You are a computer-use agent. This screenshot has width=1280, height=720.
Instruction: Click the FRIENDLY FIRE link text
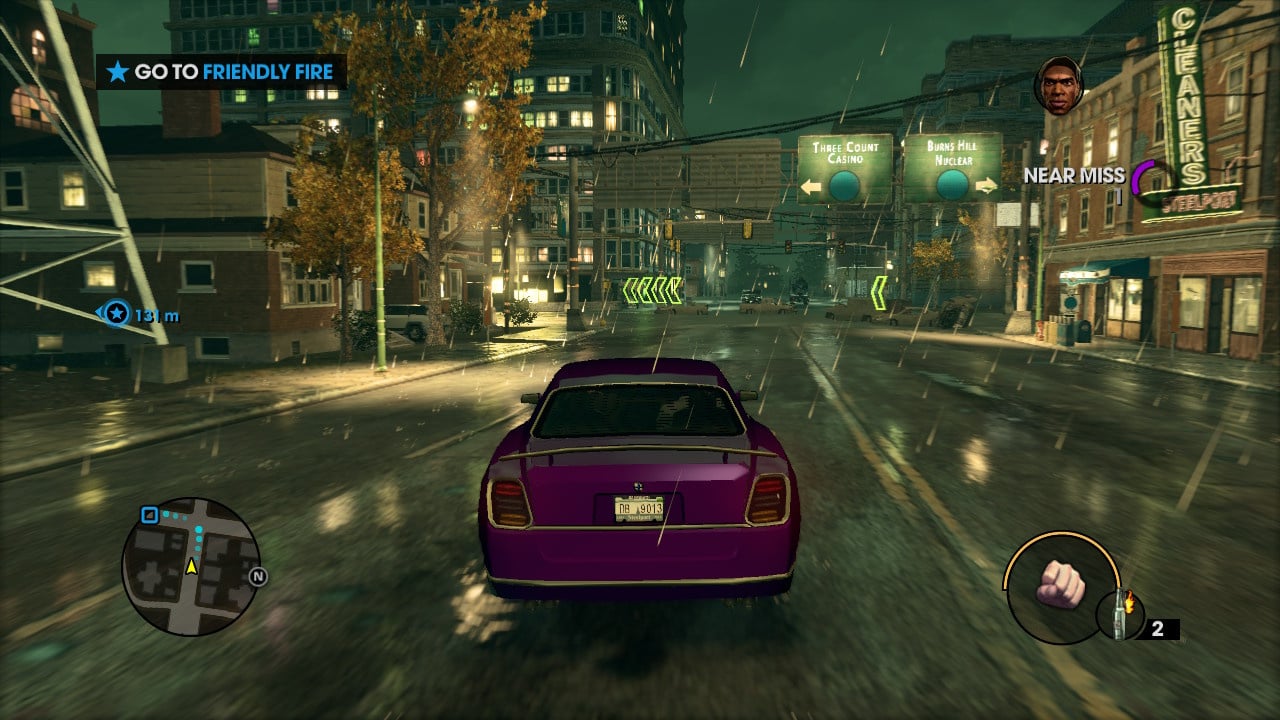[266, 72]
